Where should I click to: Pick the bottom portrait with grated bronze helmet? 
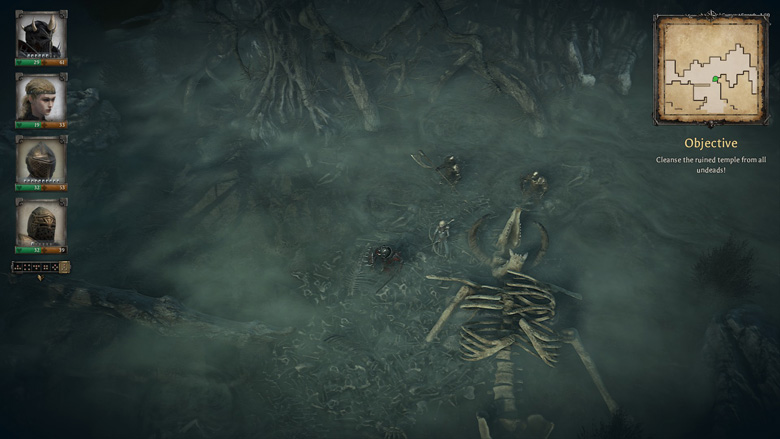point(41,222)
